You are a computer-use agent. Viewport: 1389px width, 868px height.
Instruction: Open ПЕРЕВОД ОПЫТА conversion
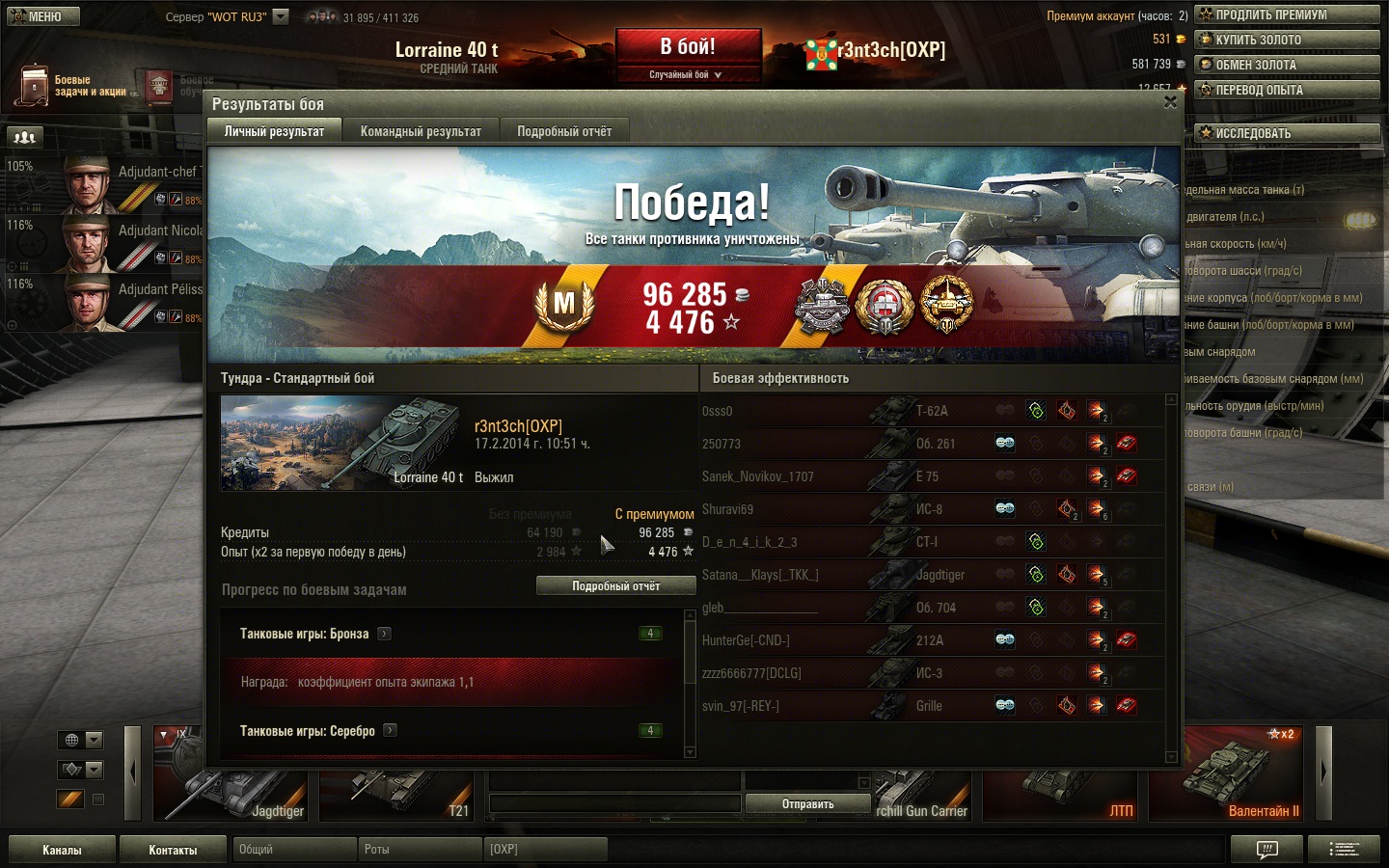(x=1287, y=90)
